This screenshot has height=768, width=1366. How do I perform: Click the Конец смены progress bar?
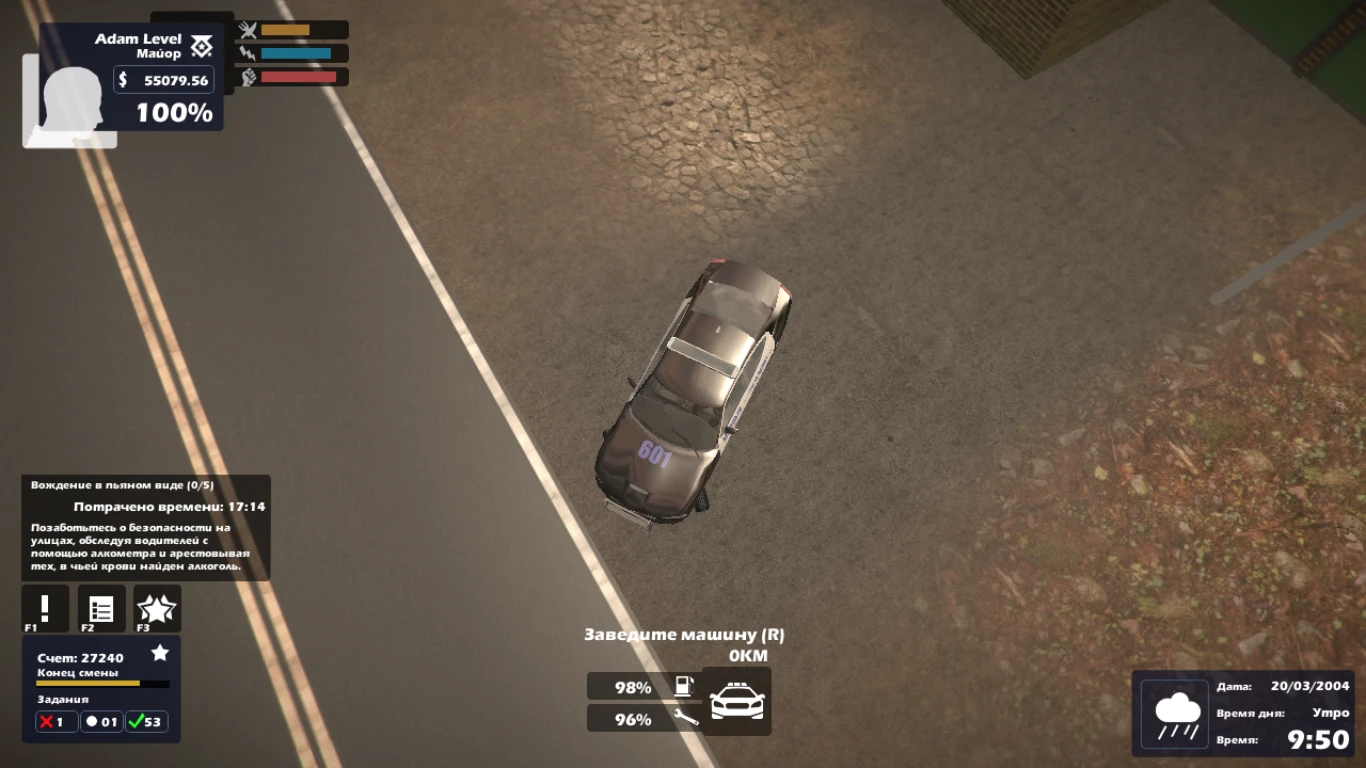[x=102, y=684]
